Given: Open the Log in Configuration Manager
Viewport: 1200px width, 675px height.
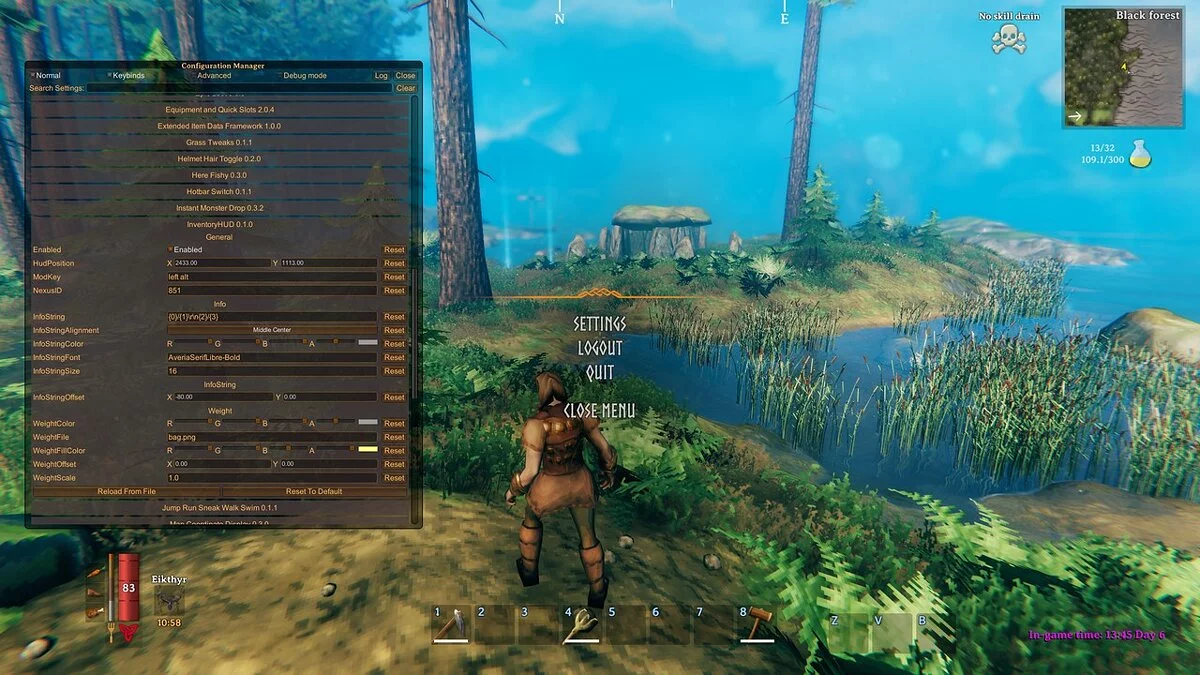Looking at the screenshot, I should coord(381,76).
